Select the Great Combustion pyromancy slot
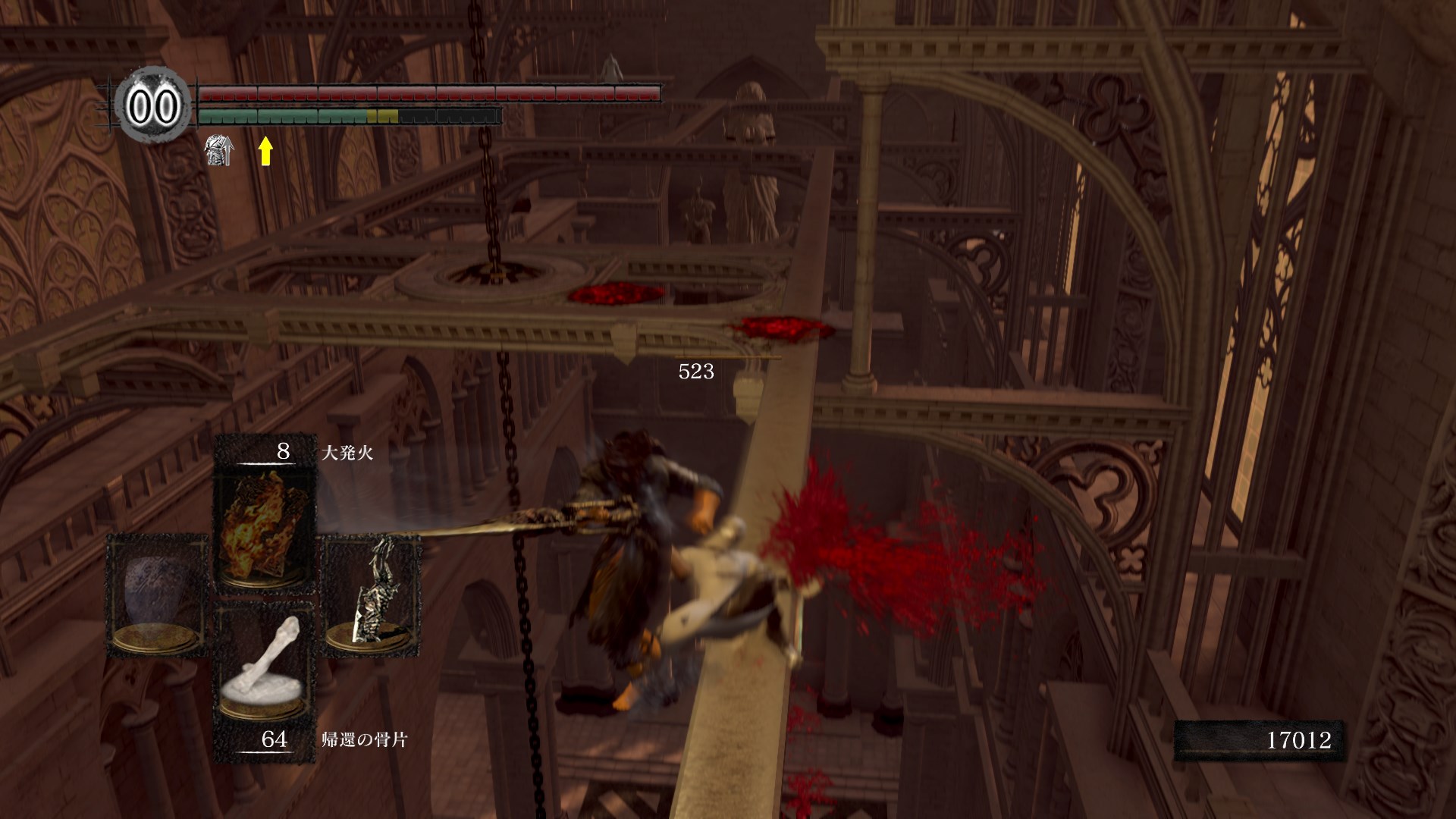 [x=264, y=527]
